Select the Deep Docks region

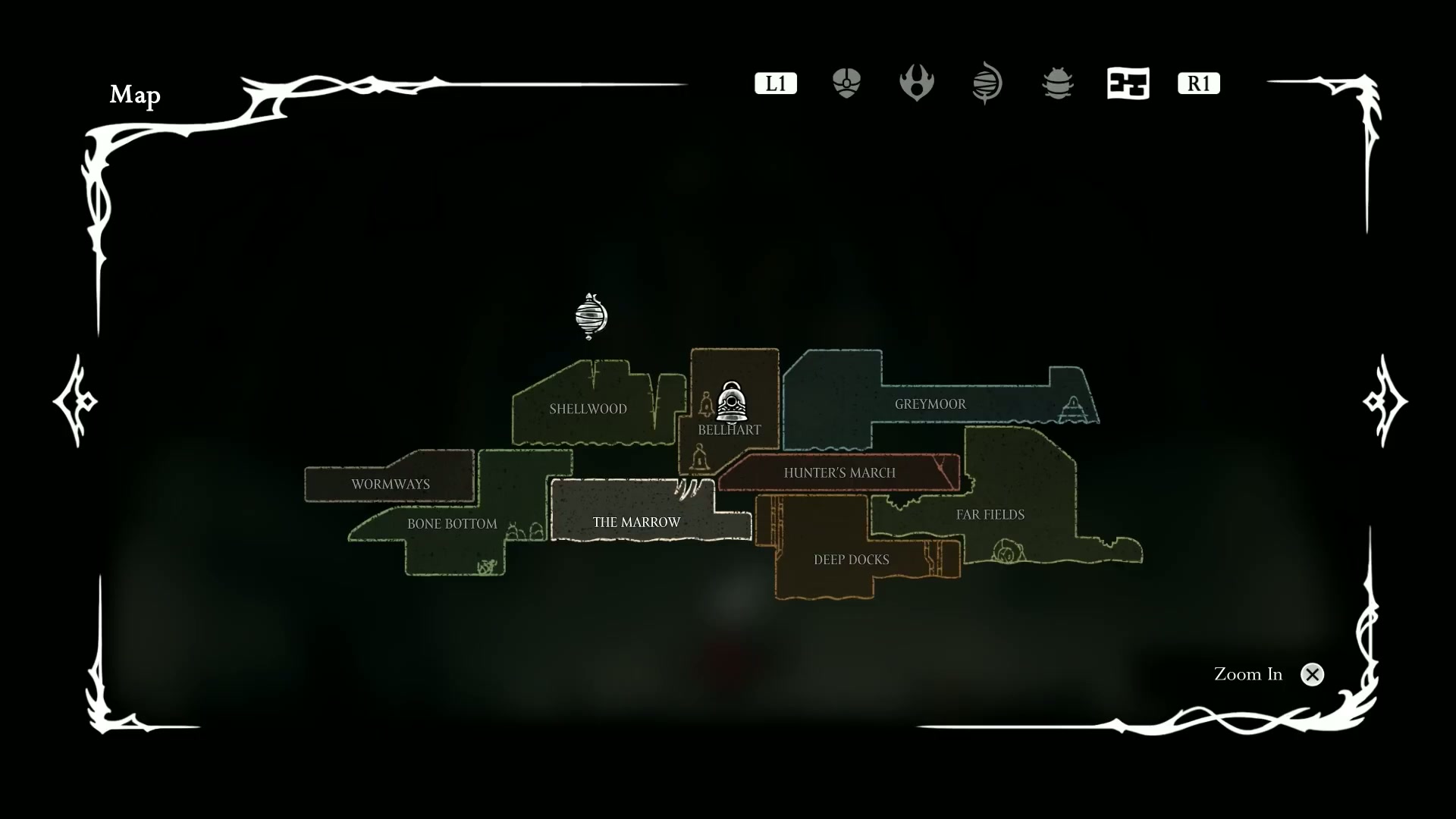[851, 560]
